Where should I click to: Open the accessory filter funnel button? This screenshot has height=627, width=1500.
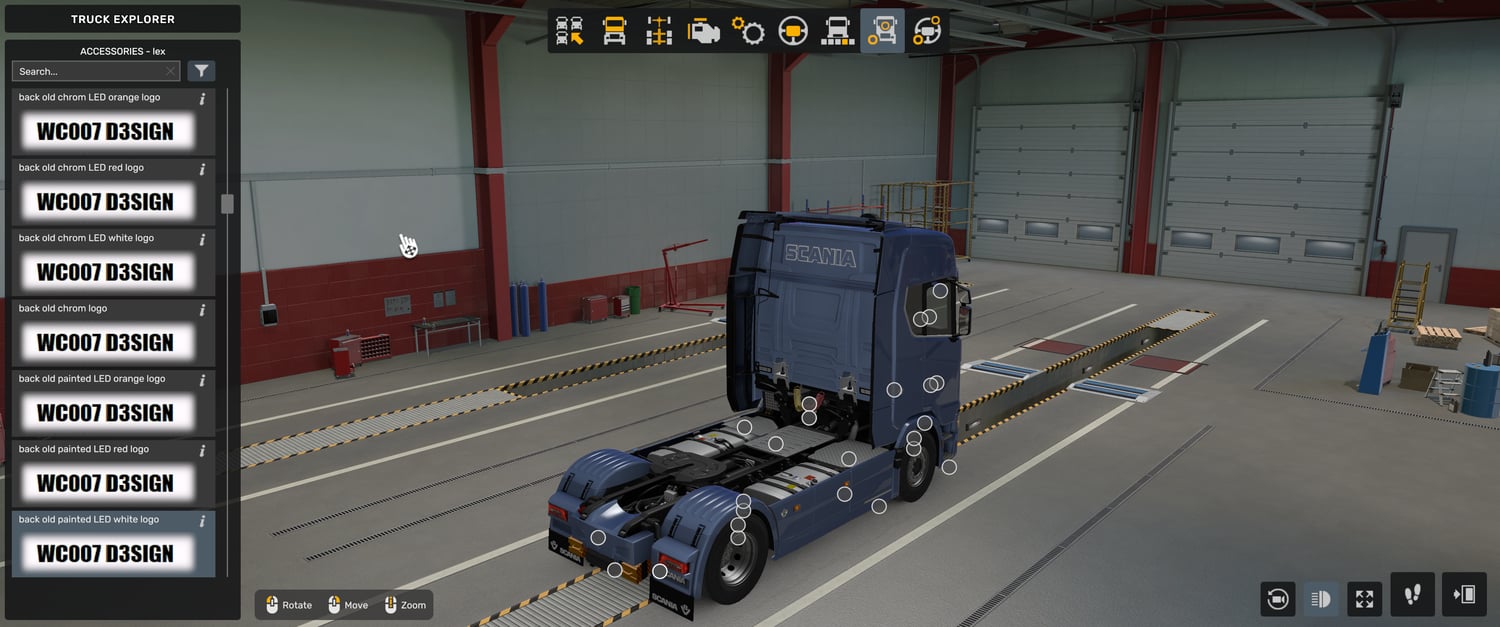click(x=201, y=71)
